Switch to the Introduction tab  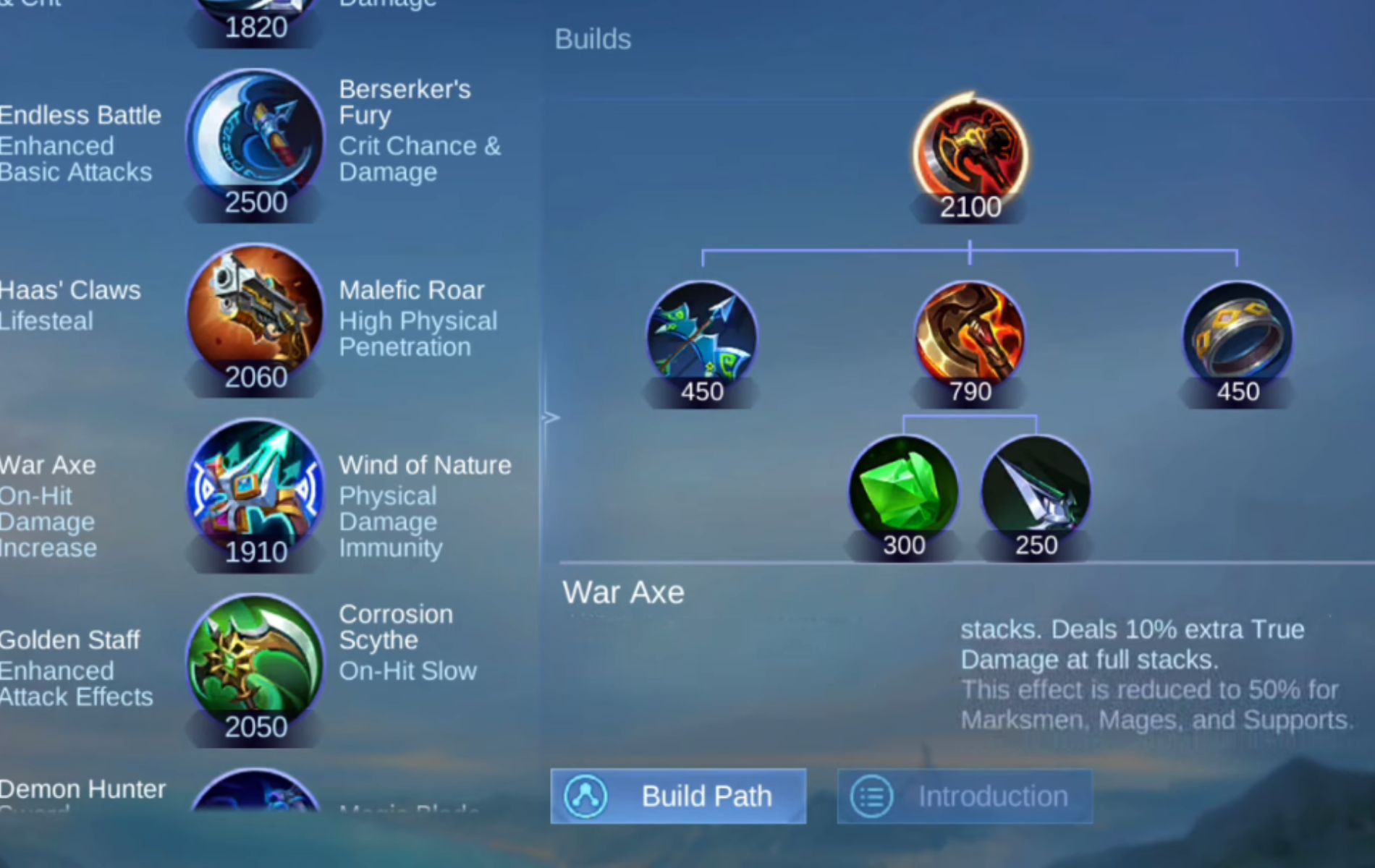965,796
